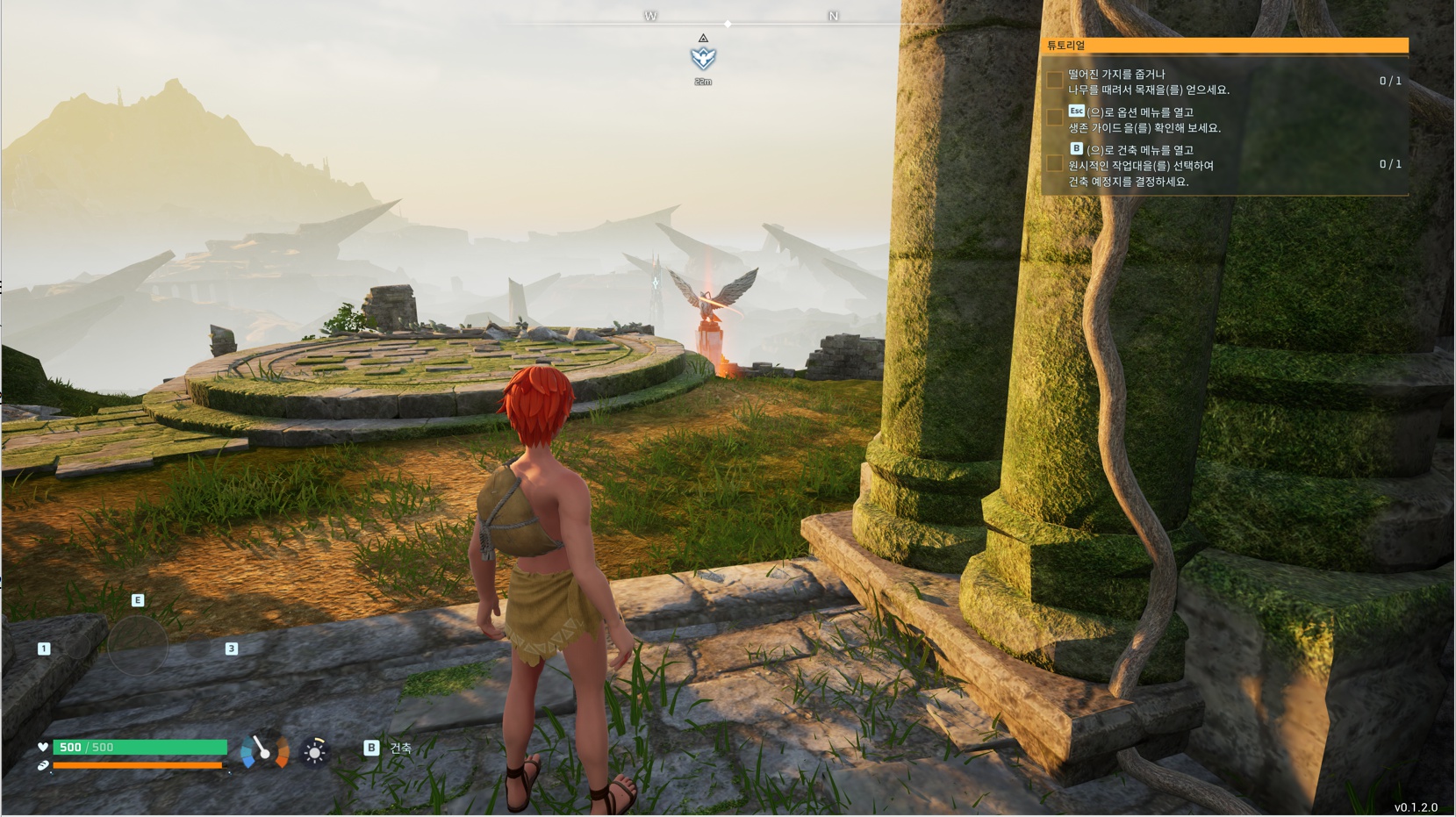
Task: Select the circular held-item slot
Action: 138,645
